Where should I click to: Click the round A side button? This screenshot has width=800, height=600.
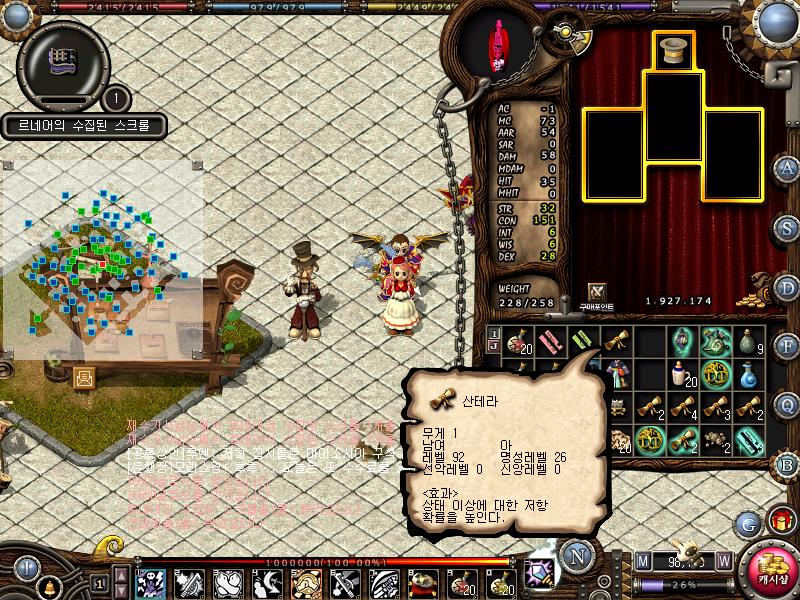point(788,168)
